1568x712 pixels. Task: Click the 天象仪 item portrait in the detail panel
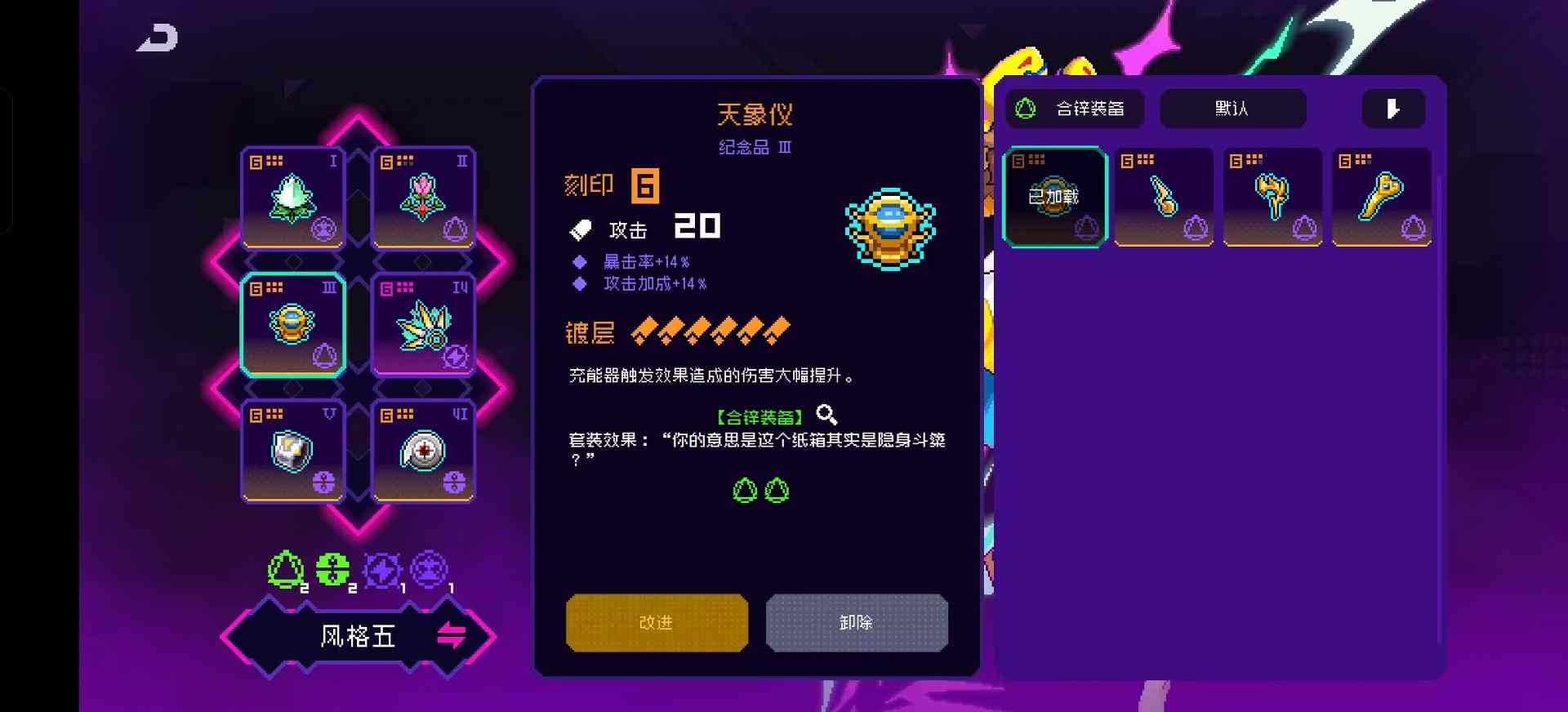(x=890, y=229)
